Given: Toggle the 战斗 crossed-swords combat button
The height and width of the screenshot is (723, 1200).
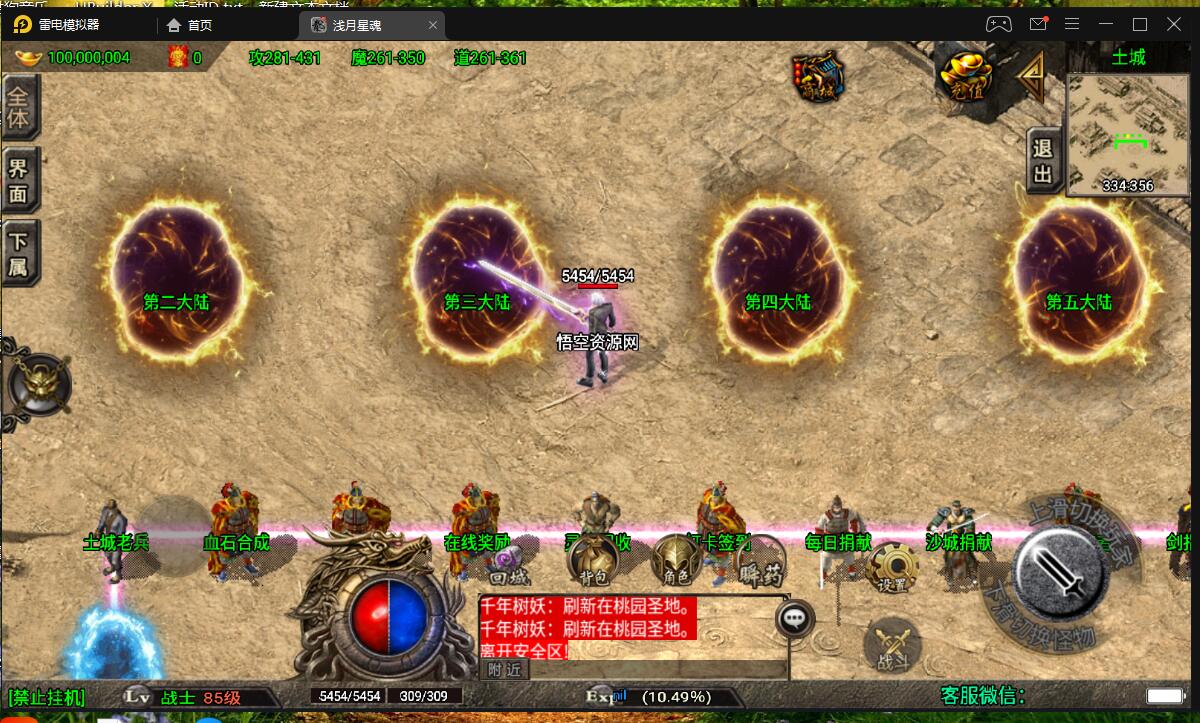Looking at the screenshot, I should [891, 645].
